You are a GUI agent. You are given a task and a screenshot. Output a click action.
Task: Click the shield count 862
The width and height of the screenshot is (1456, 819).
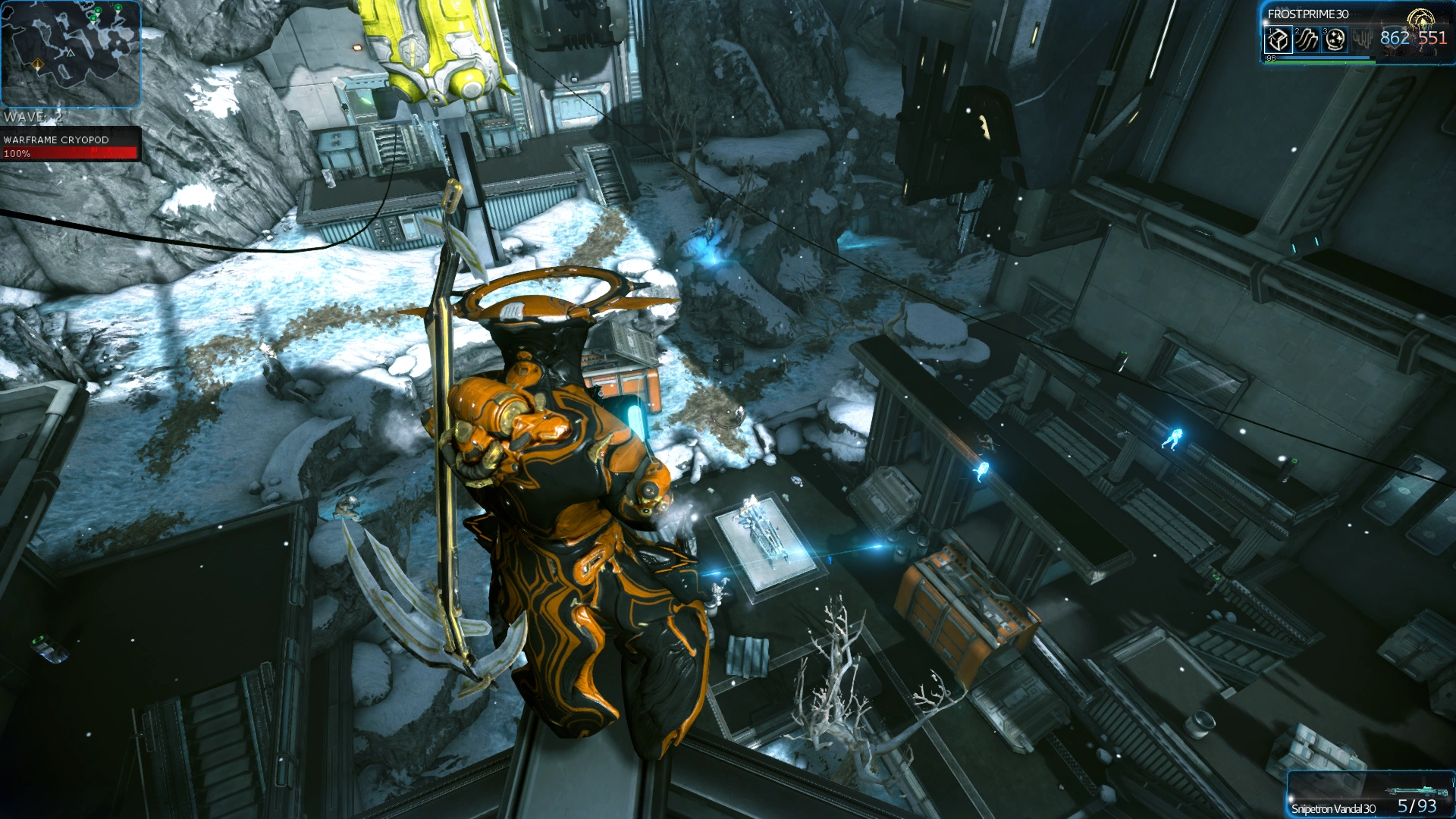click(x=1394, y=36)
